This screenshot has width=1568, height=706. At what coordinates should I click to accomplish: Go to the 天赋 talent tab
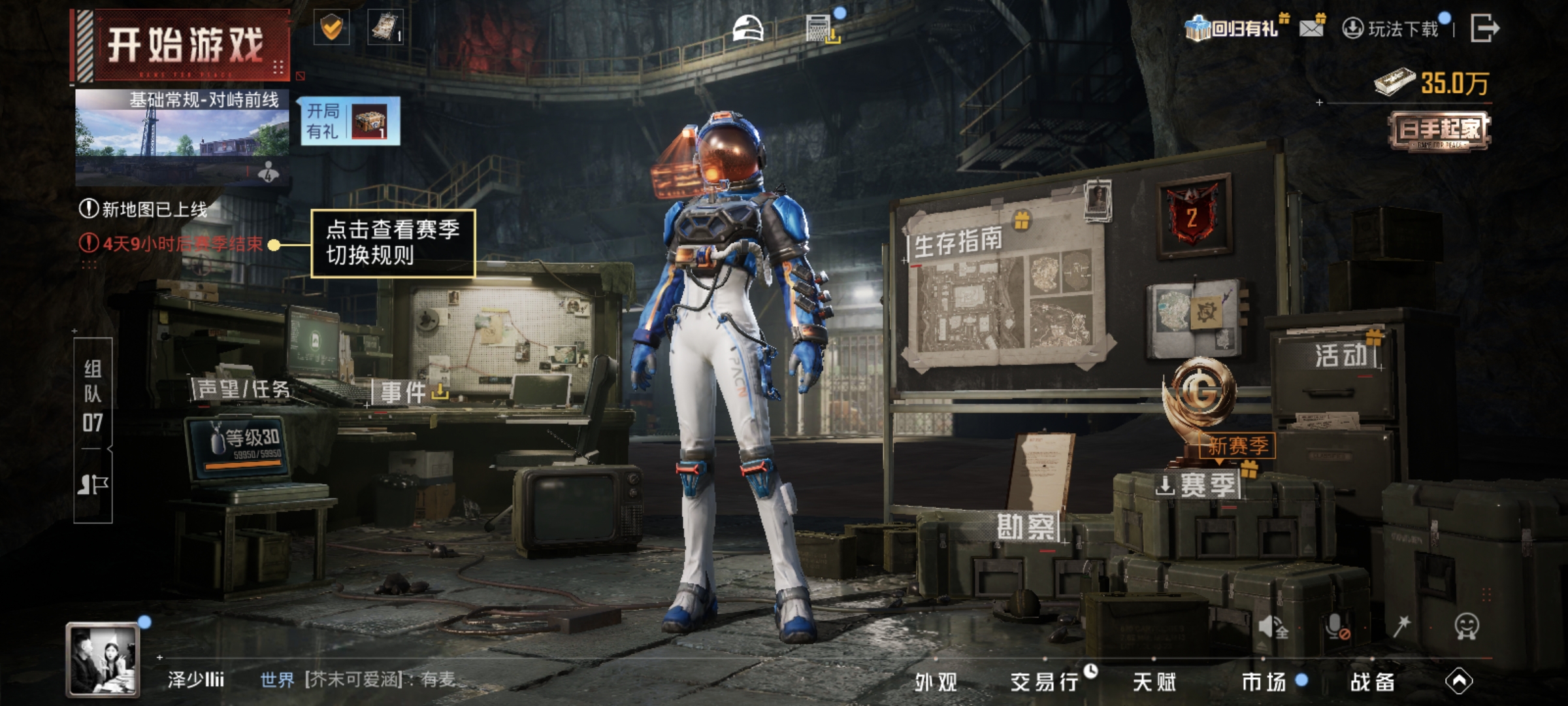pos(1154,682)
